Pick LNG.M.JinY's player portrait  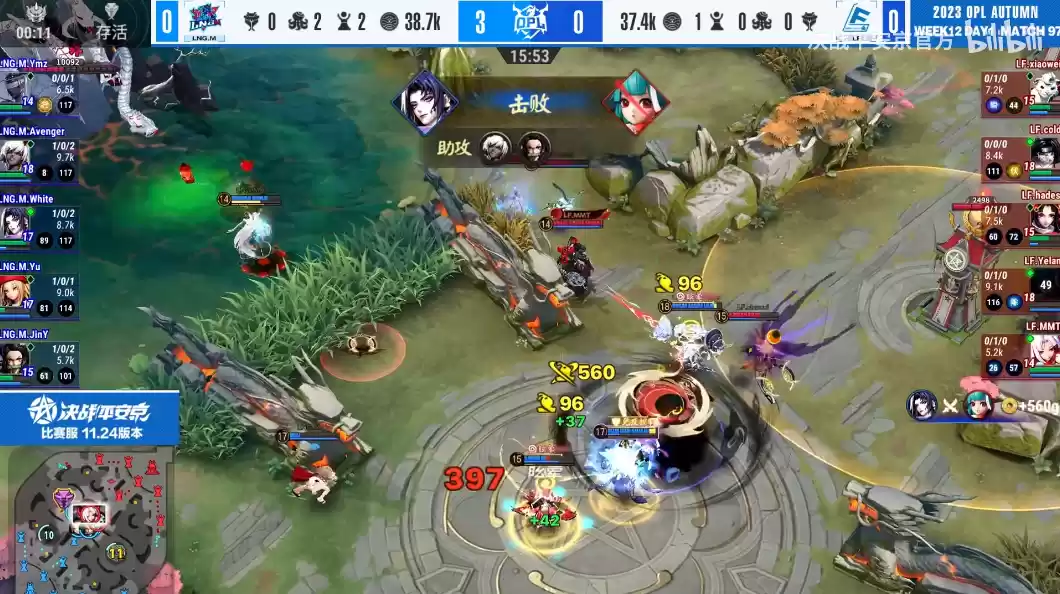14,358
